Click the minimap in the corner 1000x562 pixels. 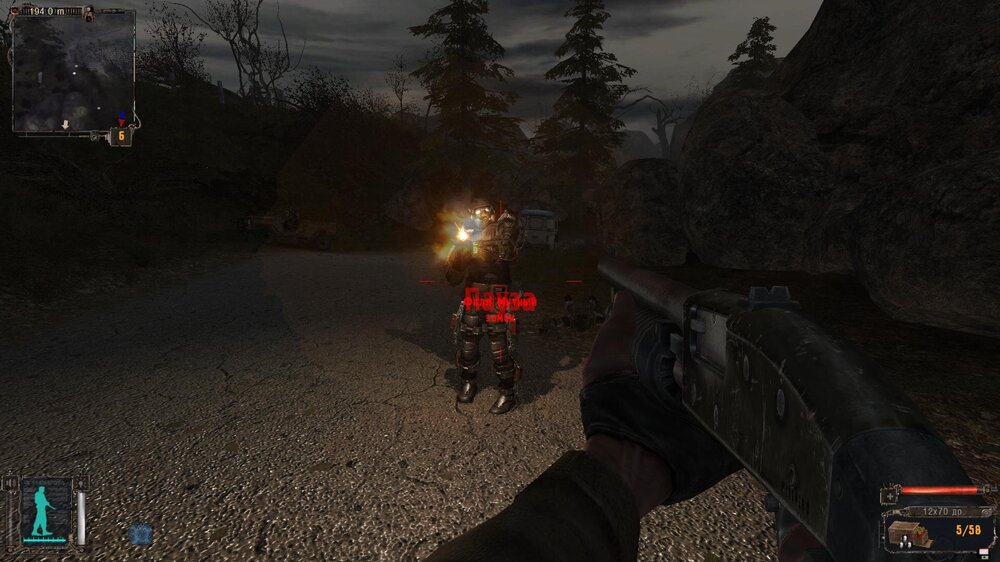pyautogui.click(x=73, y=70)
